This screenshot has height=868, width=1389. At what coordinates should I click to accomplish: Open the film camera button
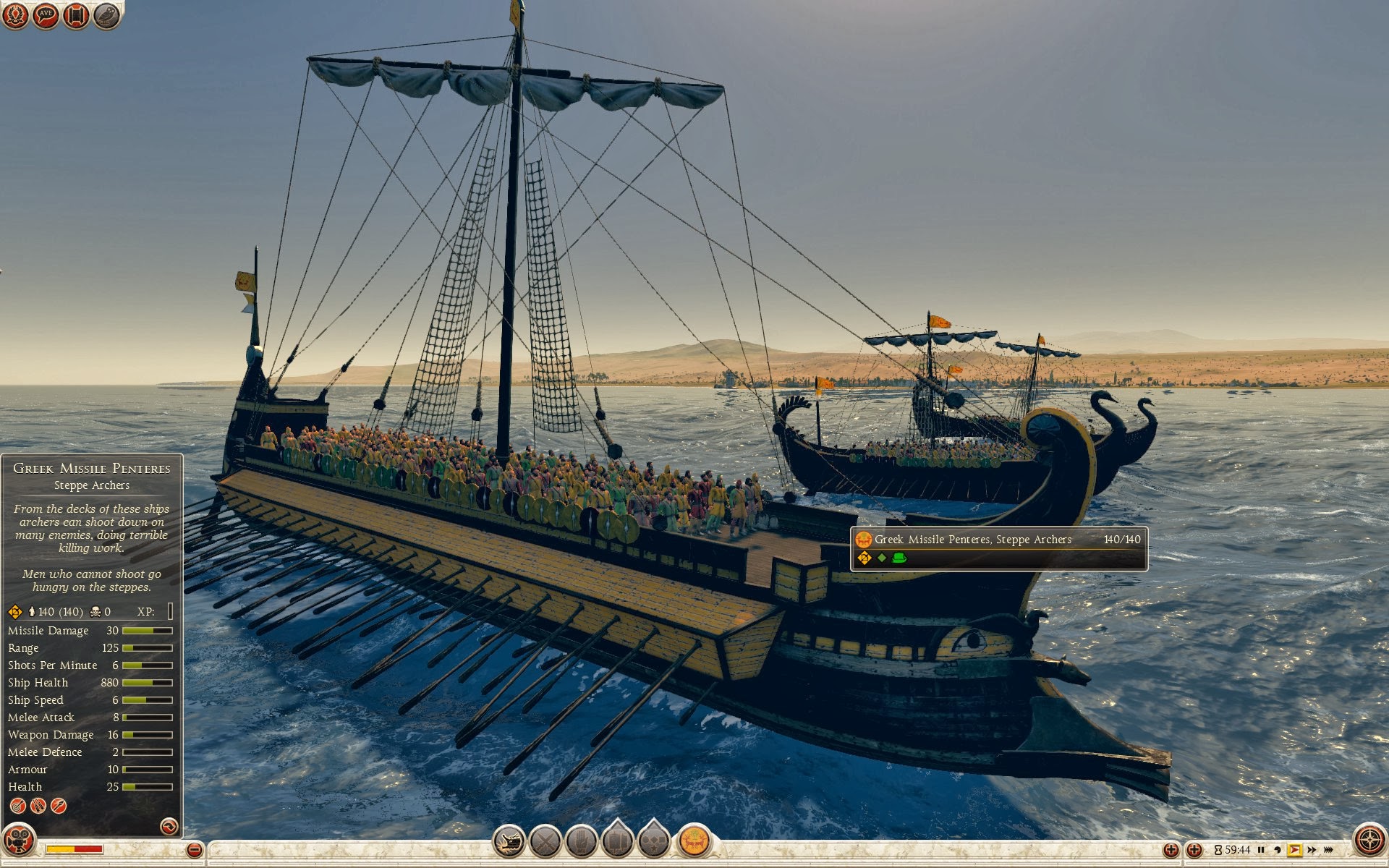[x=18, y=841]
